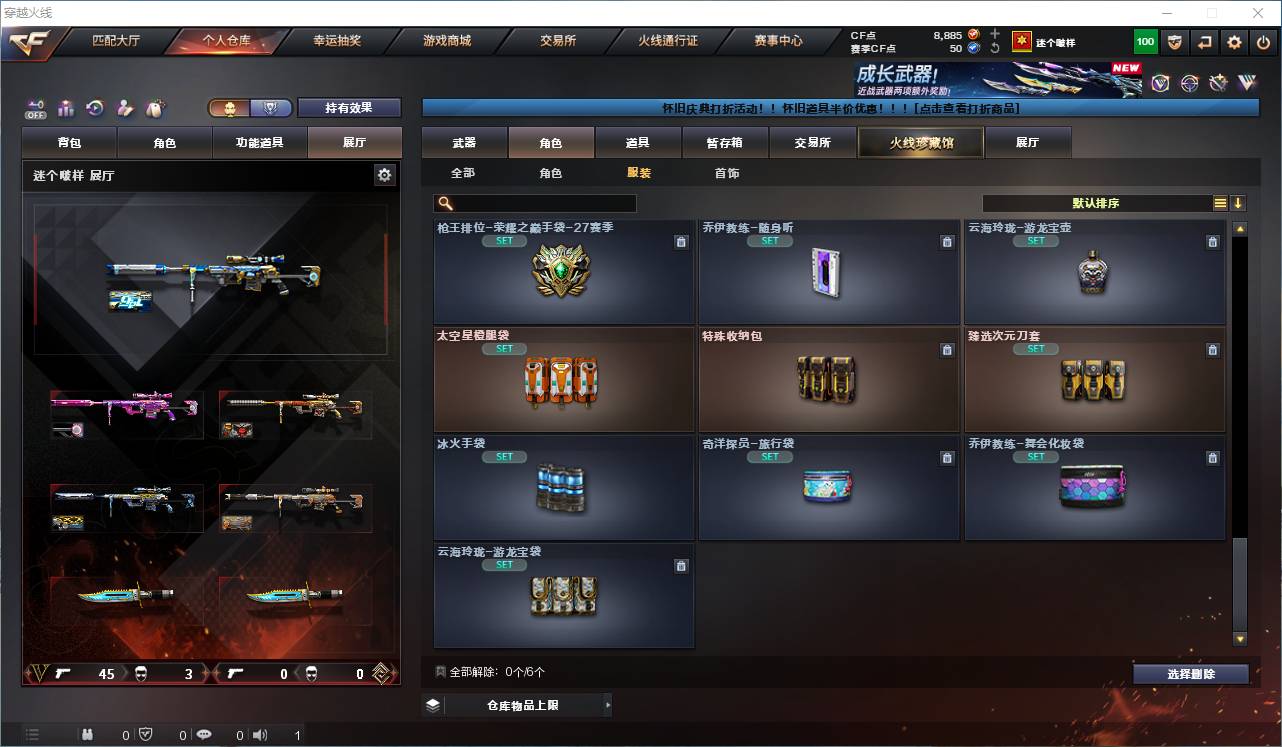Switch the skull/shield mode toggle to shield
Image resolution: width=1282 pixels, height=747 pixels.
pos(270,108)
